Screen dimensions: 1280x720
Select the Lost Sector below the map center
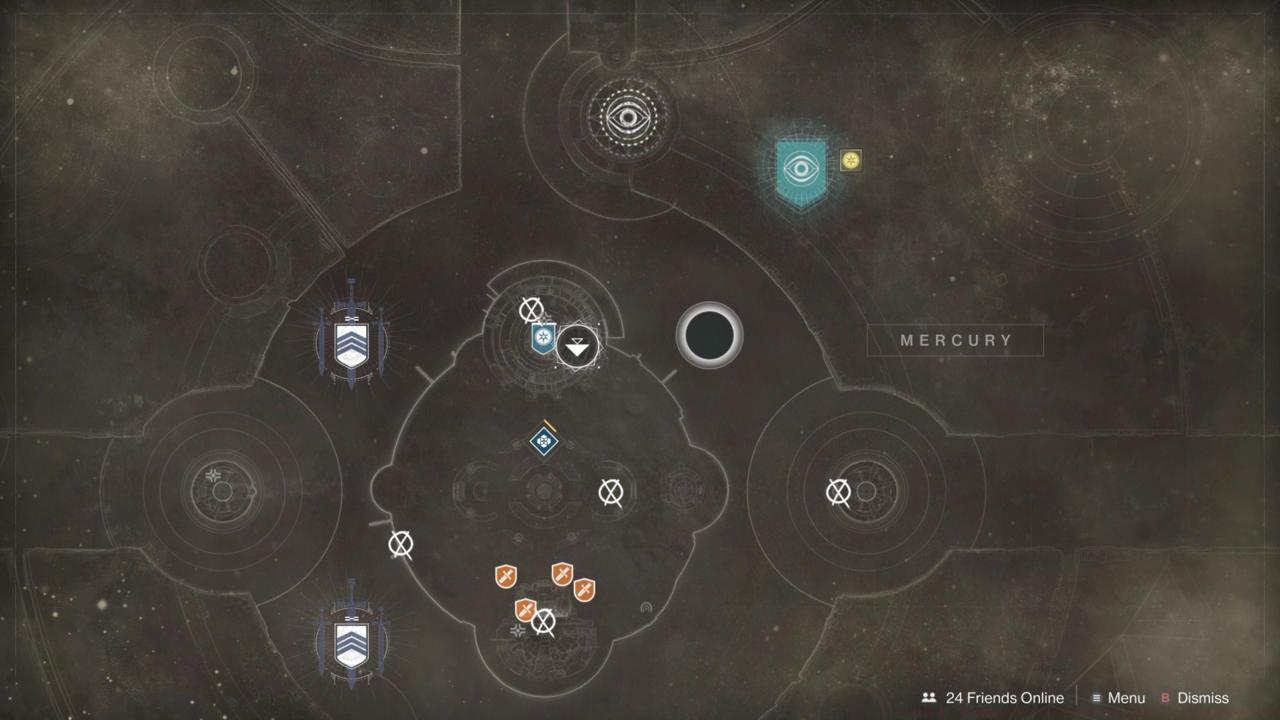pyautogui.click(x=610, y=492)
